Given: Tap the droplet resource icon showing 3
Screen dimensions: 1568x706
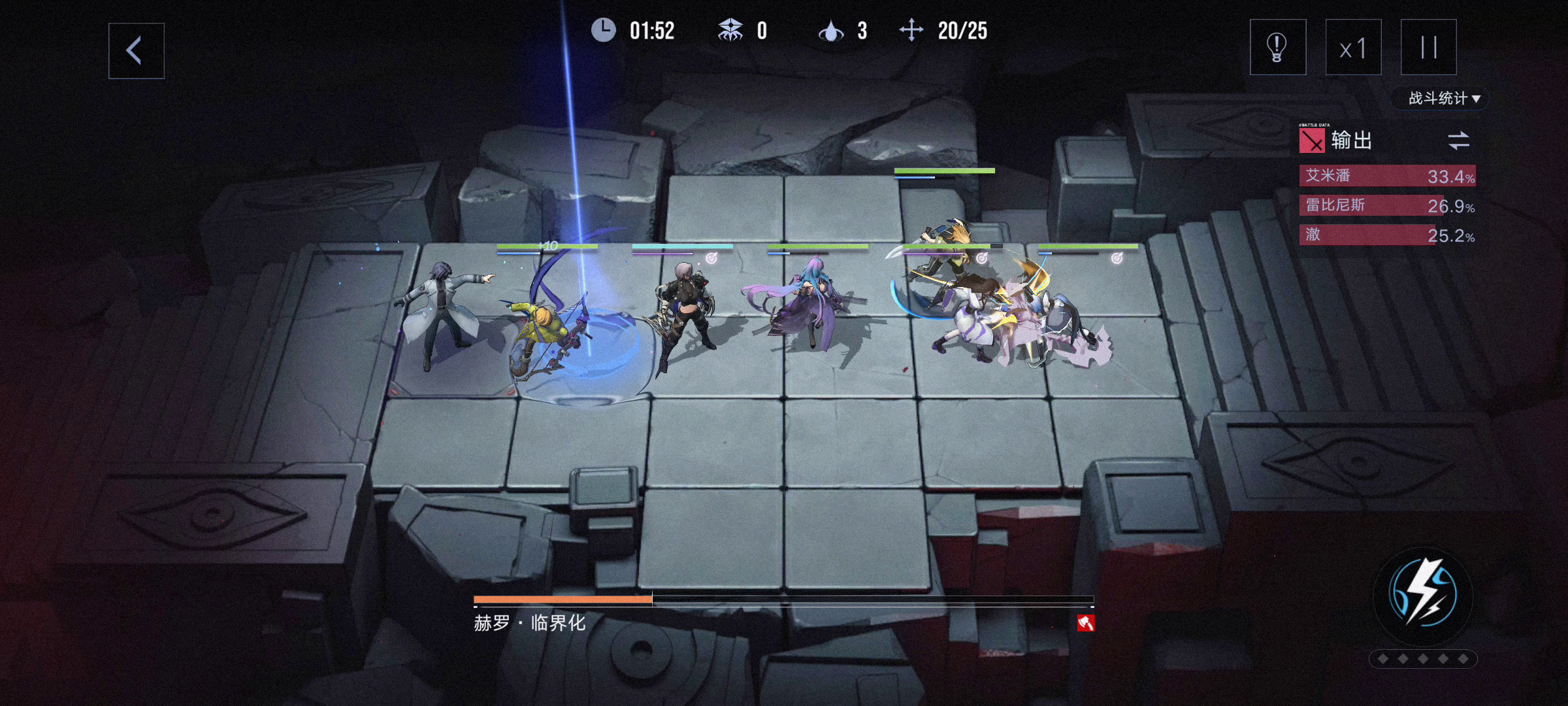Looking at the screenshot, I should 831,30.
